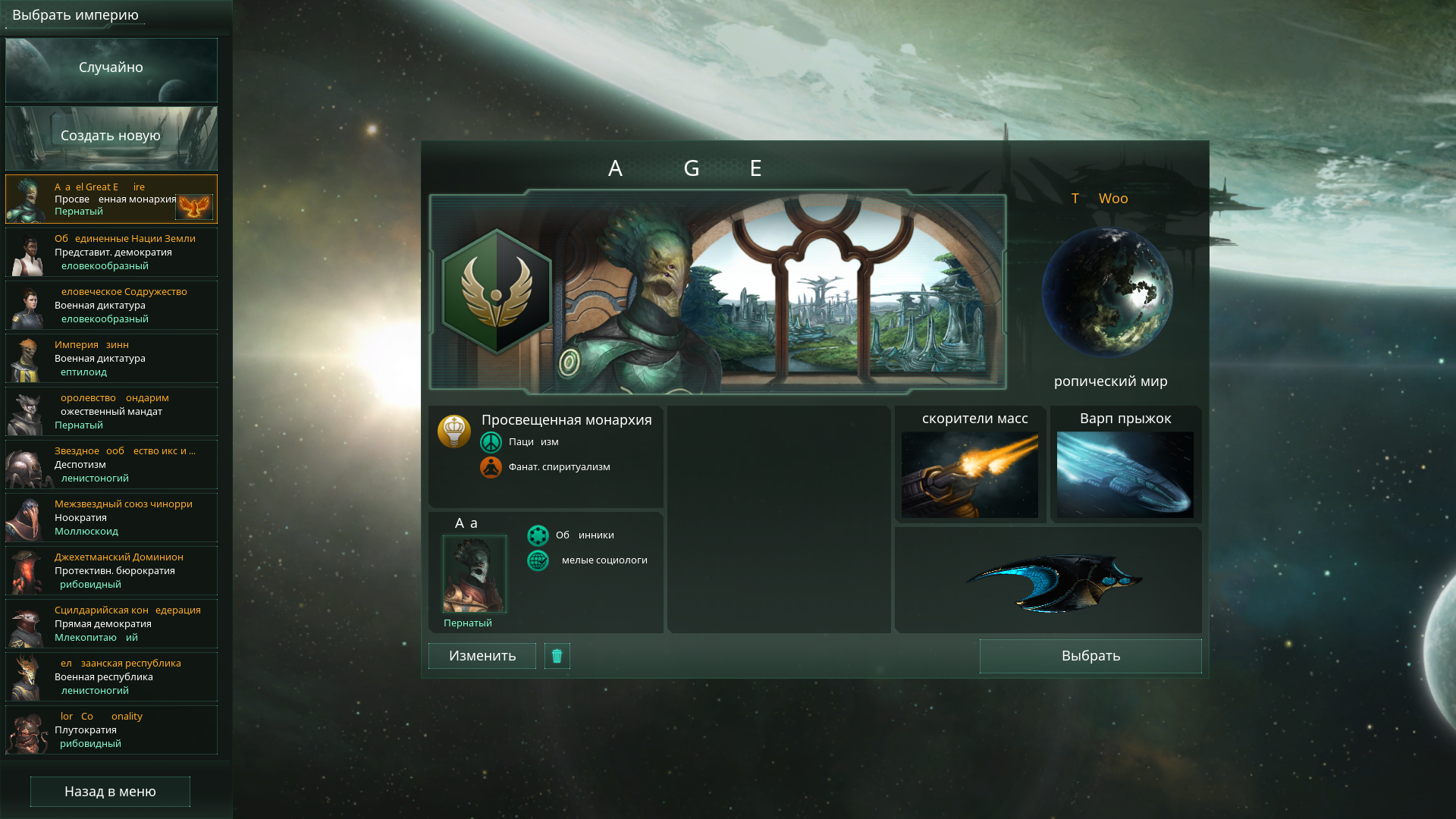Open the Варп прыжок drive picture
The width and height of the screenshot is (1456, 819).
pos(1124,474)
